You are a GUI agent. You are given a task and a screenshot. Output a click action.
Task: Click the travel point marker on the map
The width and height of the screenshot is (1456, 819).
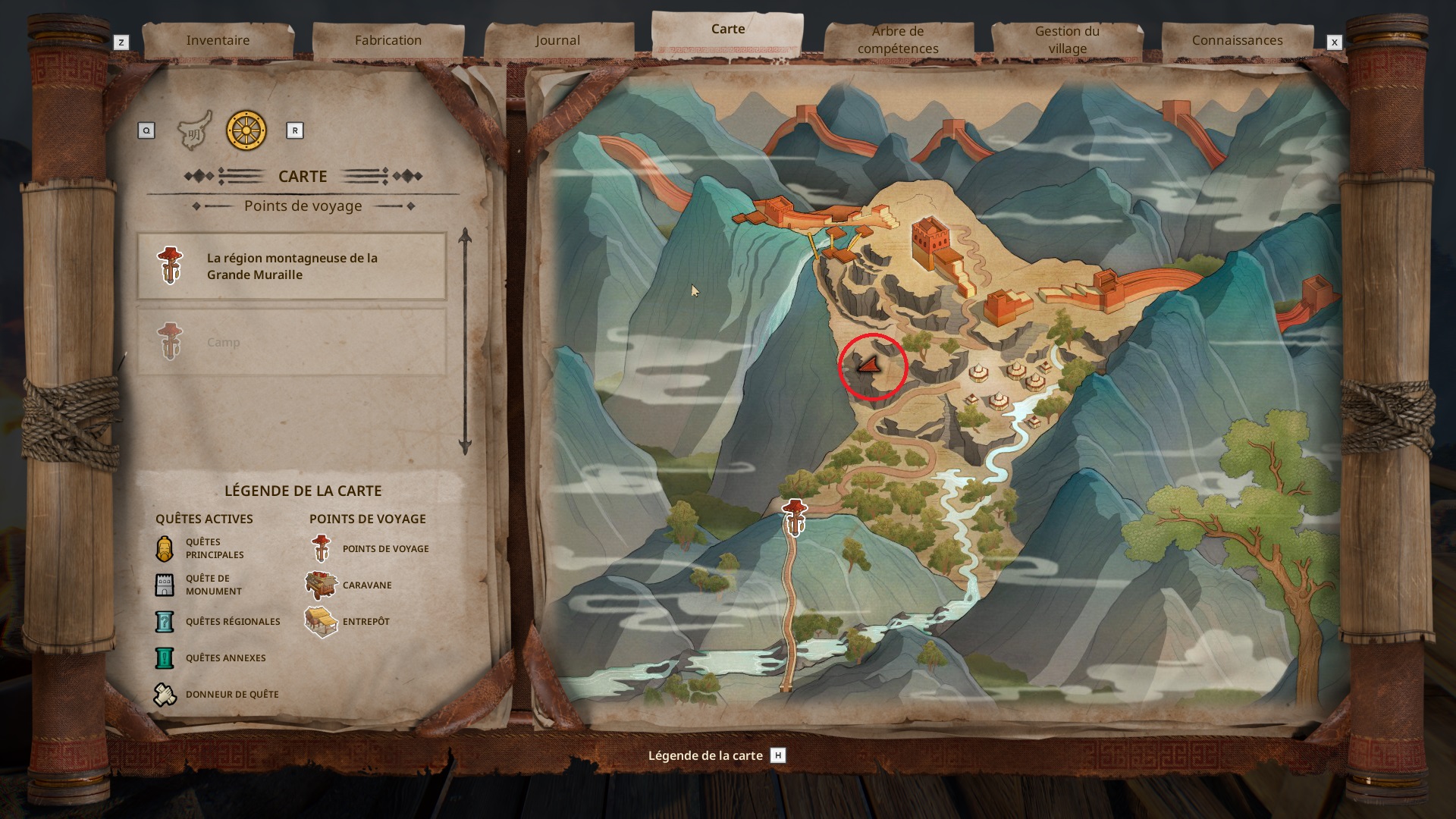click(794, 517)
